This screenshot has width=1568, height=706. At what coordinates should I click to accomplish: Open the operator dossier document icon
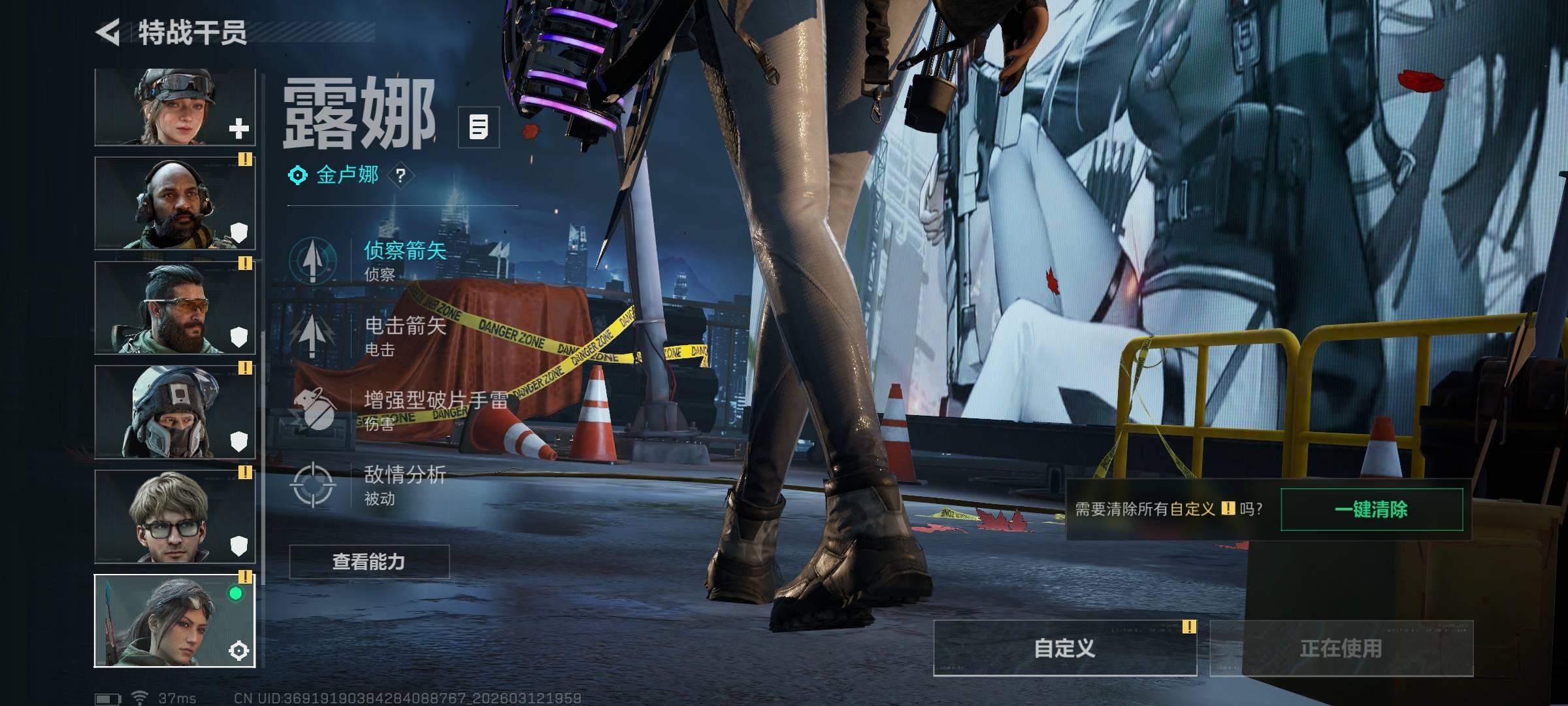coord(478,127)
